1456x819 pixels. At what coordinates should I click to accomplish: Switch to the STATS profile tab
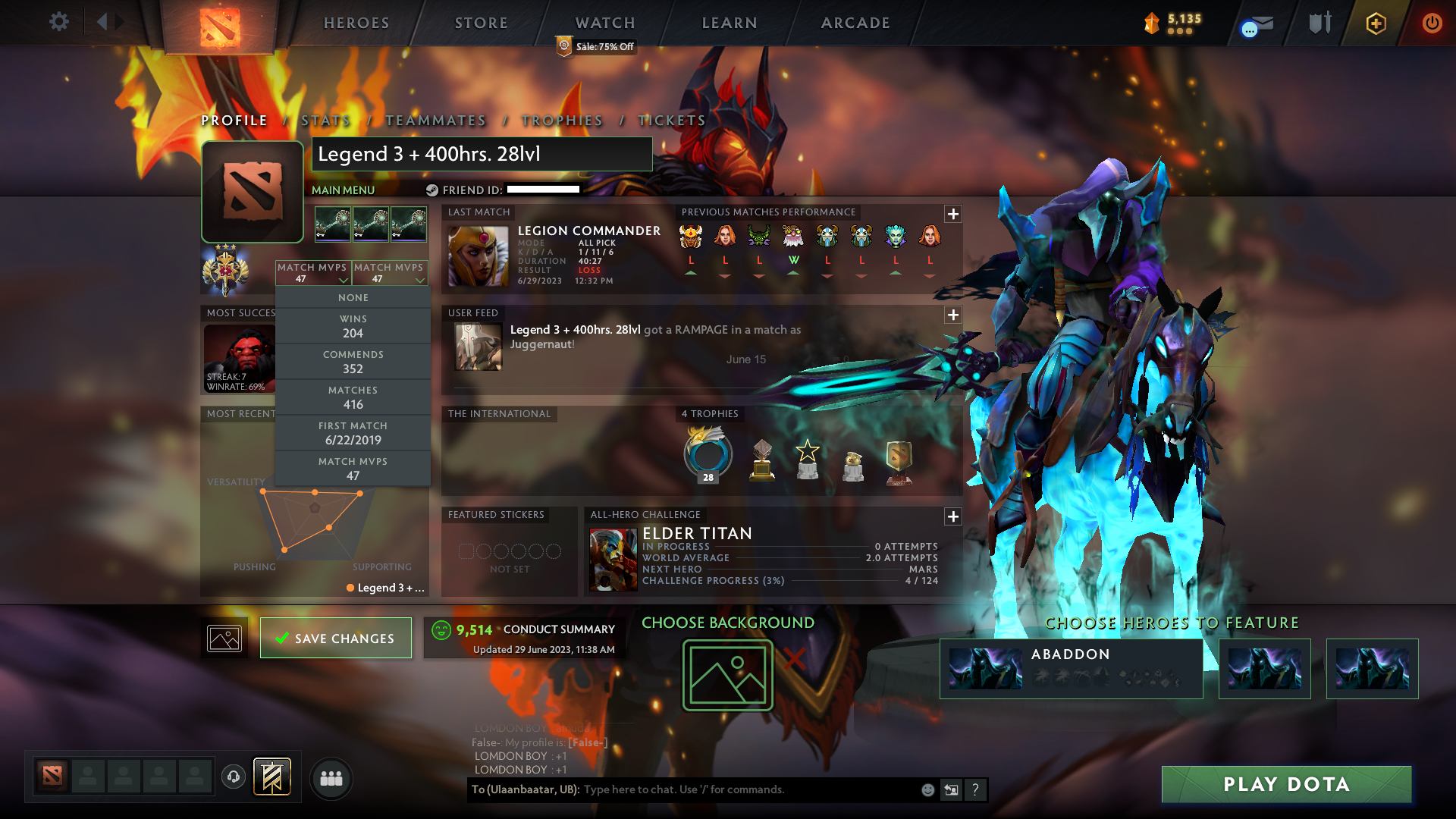[324, 120]
